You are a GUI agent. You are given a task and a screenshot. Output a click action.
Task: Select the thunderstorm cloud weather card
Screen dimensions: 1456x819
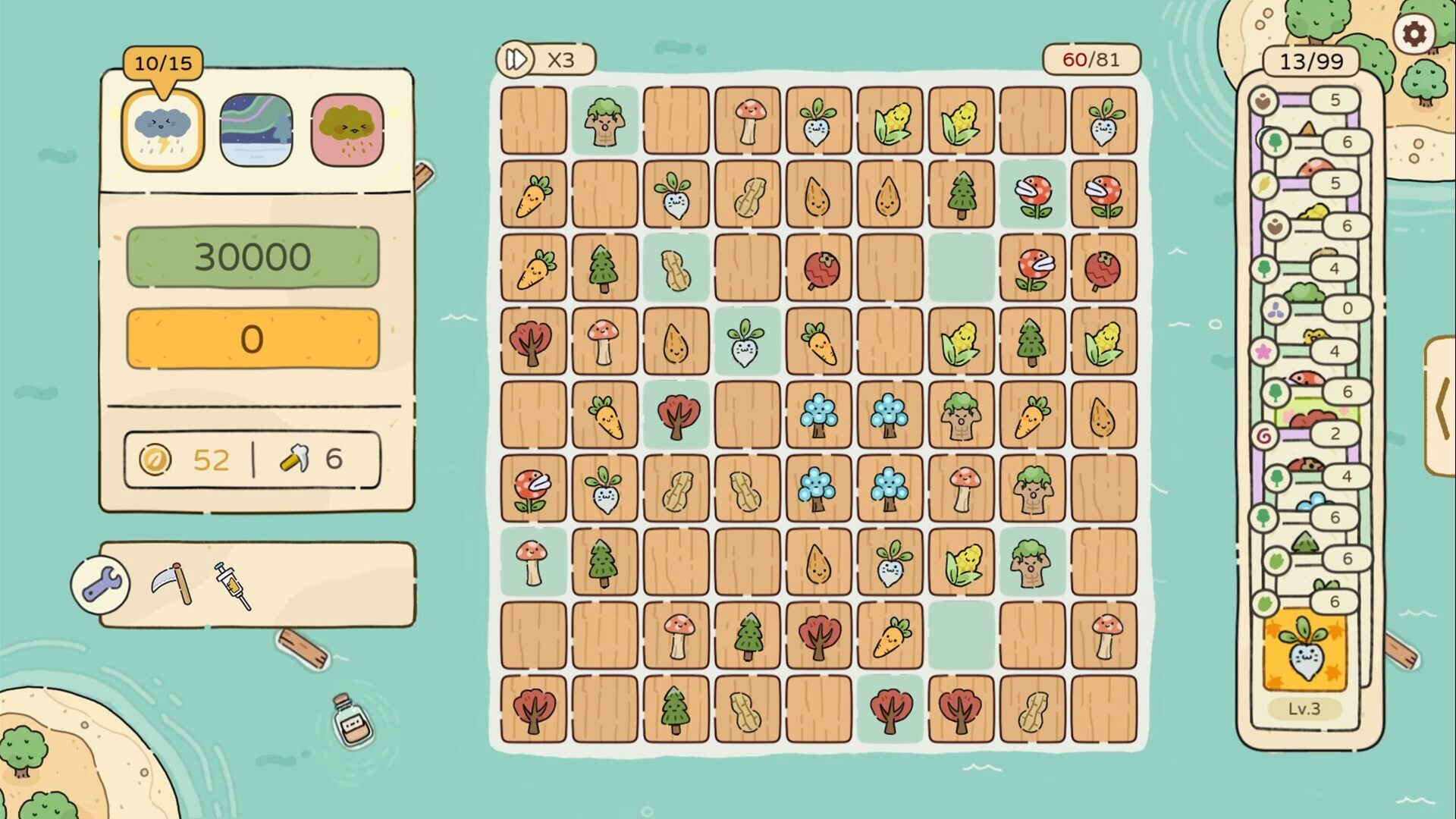163,130
